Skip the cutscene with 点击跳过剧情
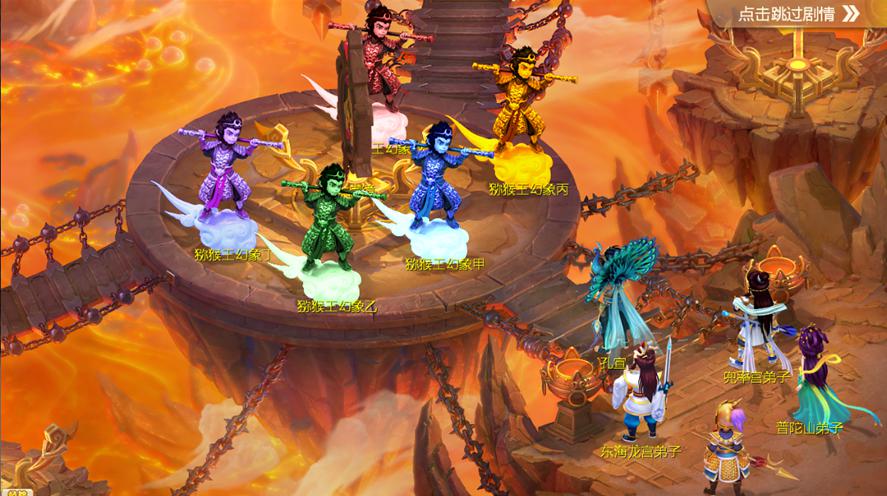Screen dimensions: 887x496 (x=798, y=14)
